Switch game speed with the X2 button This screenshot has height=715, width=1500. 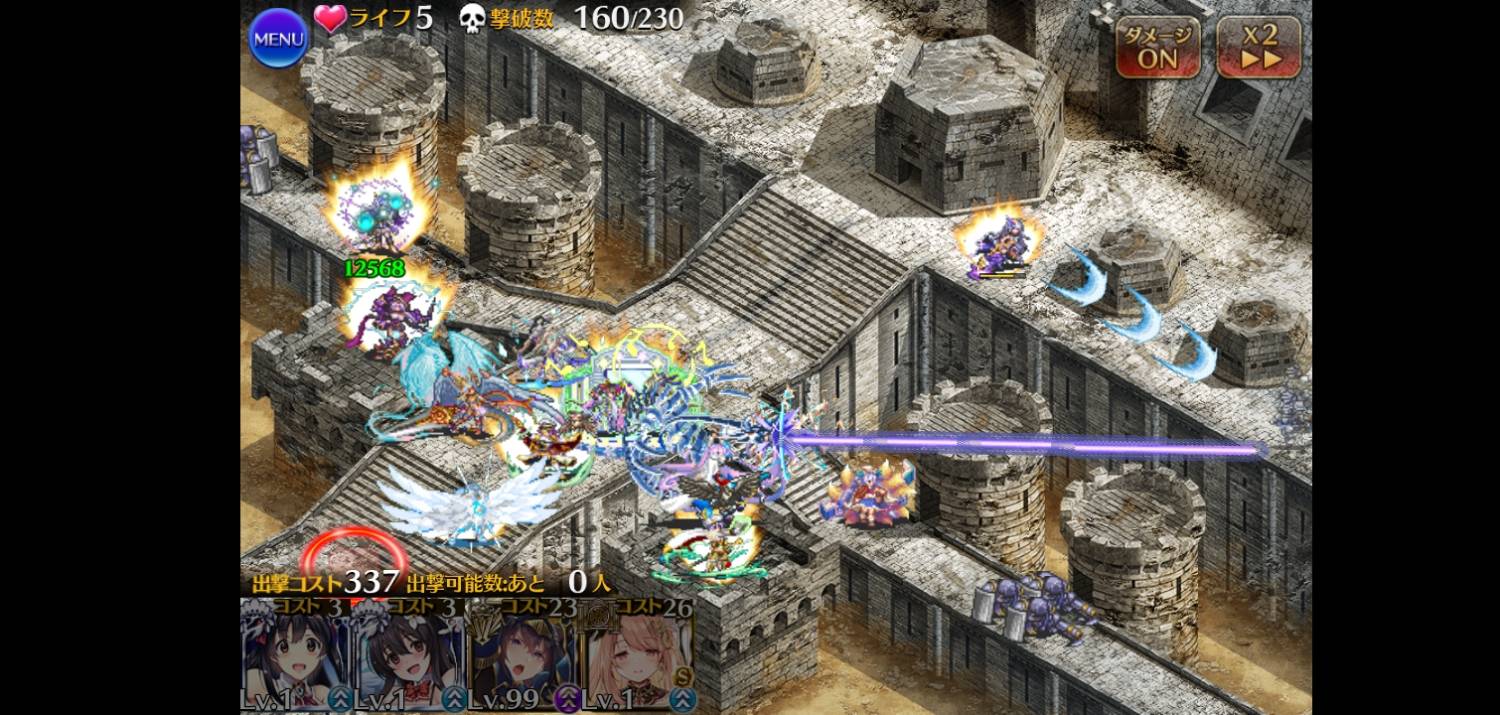click(1259, 47)
